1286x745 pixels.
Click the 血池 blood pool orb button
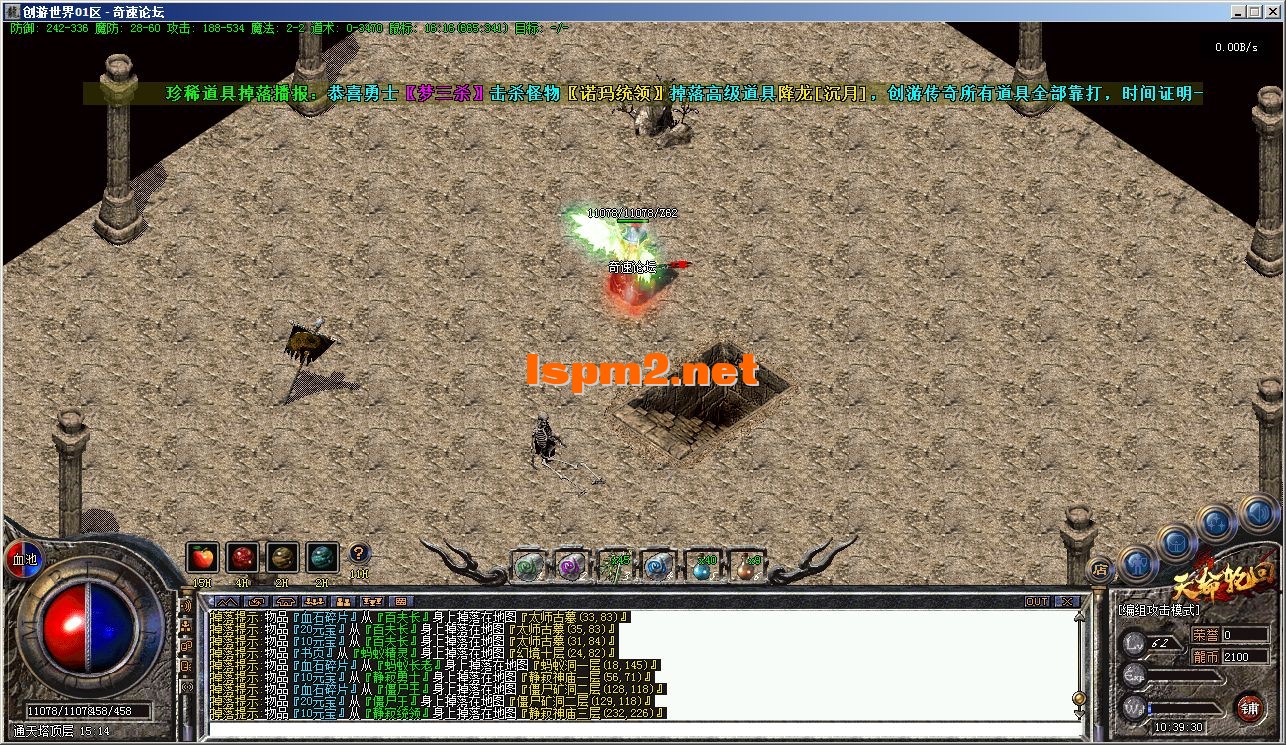(x=24, y=559)
